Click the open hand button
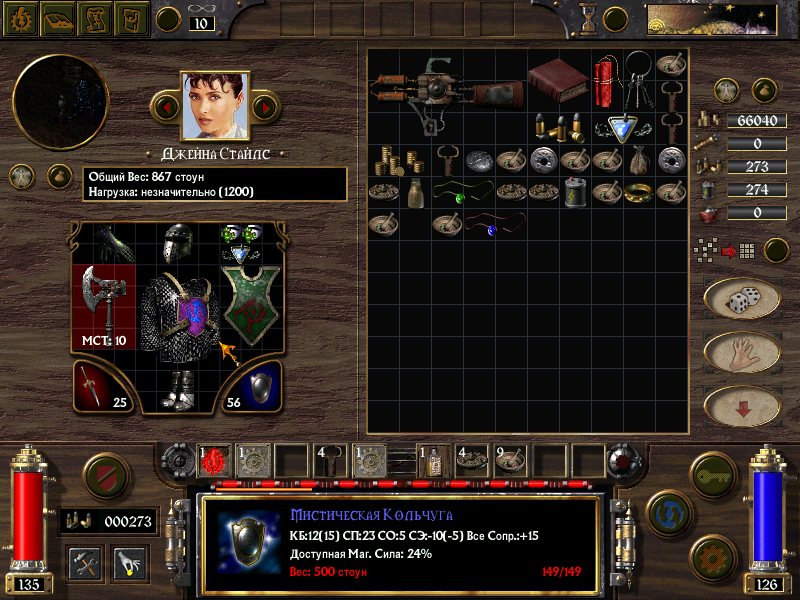This screenshot has width=800, height=600. [742, 352]
